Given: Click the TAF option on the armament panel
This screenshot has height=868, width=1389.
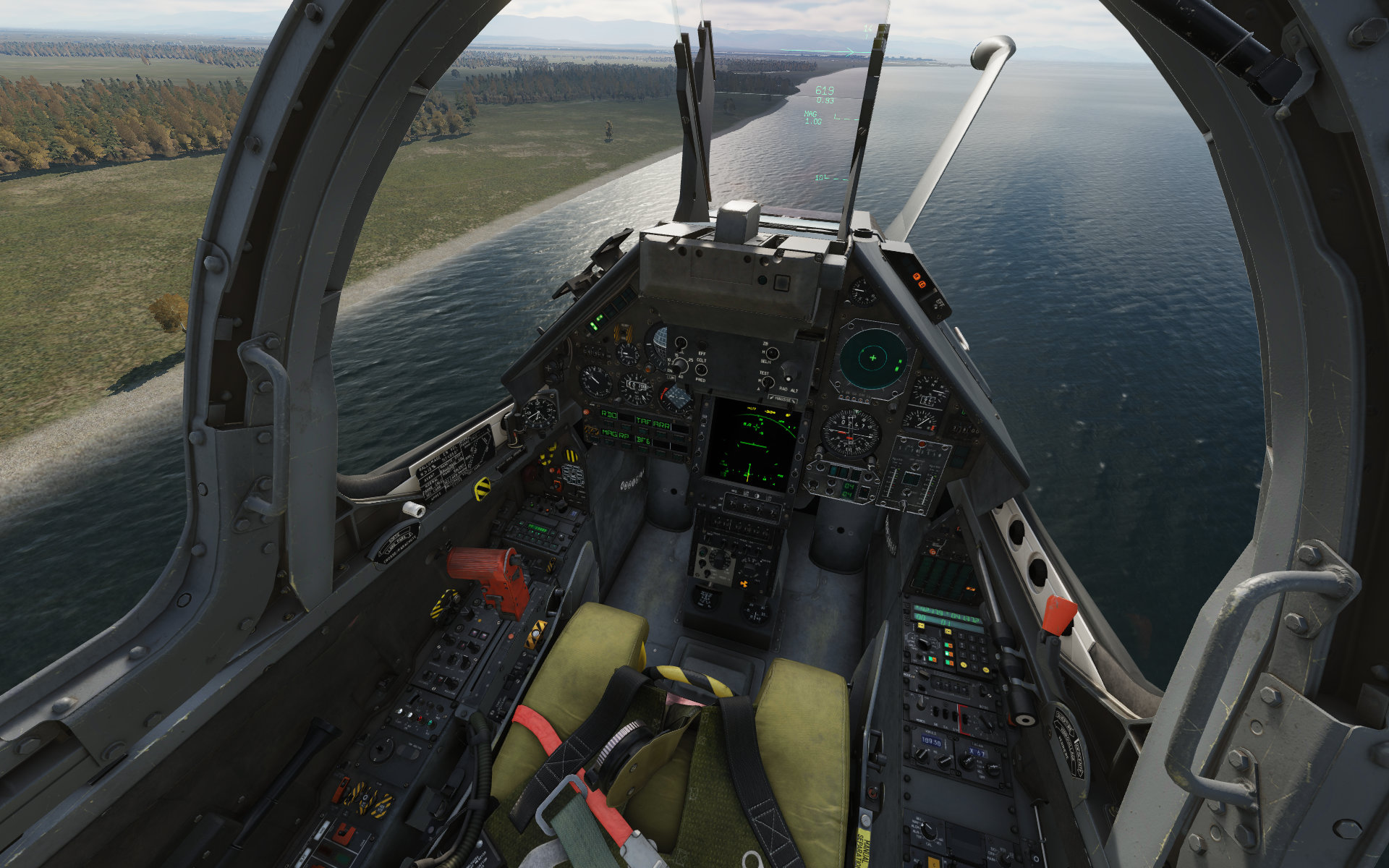Looking at the screenshot, I should coord(644,420).
